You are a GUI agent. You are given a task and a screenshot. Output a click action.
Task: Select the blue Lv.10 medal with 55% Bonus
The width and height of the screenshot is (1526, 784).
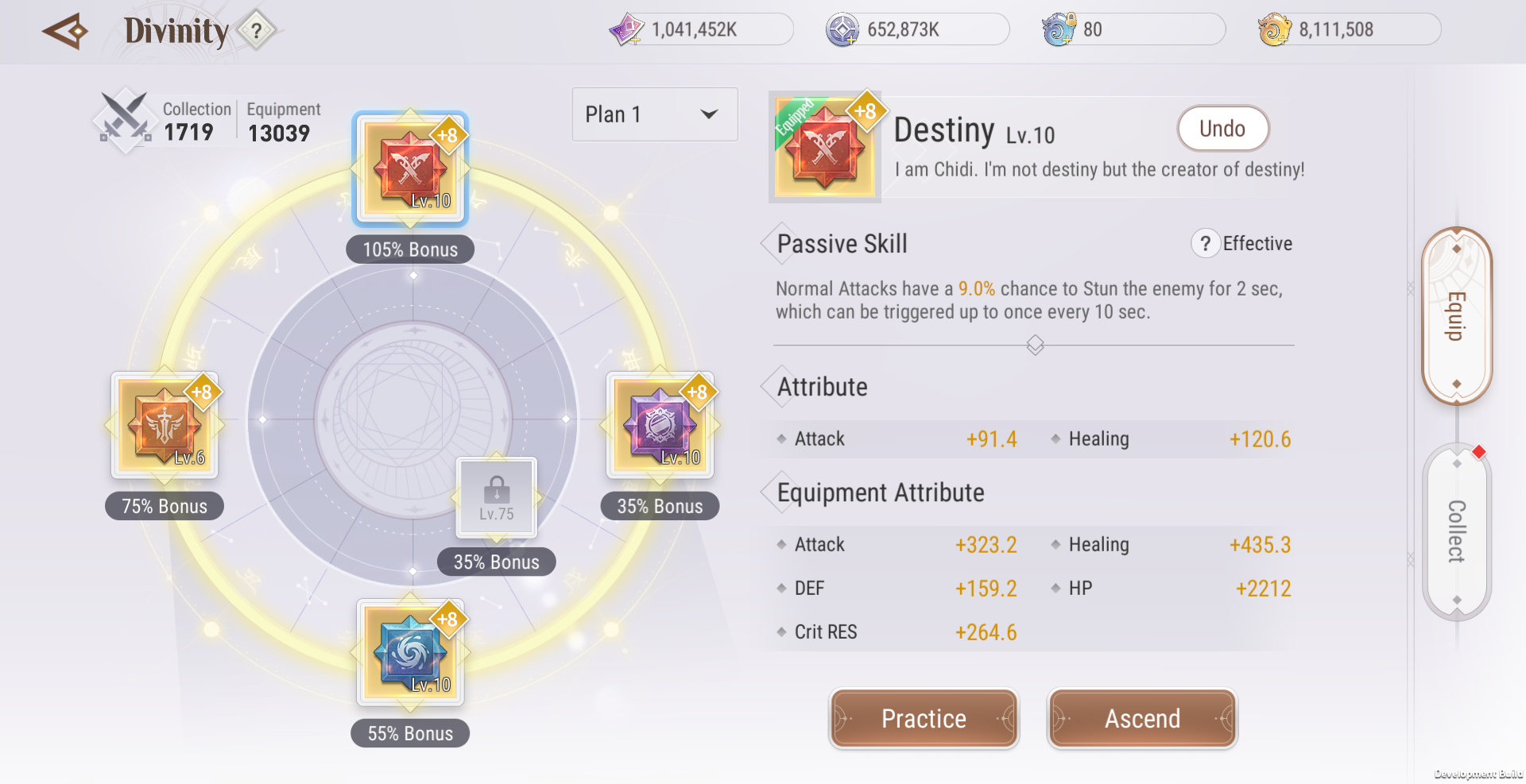point(409,653)
